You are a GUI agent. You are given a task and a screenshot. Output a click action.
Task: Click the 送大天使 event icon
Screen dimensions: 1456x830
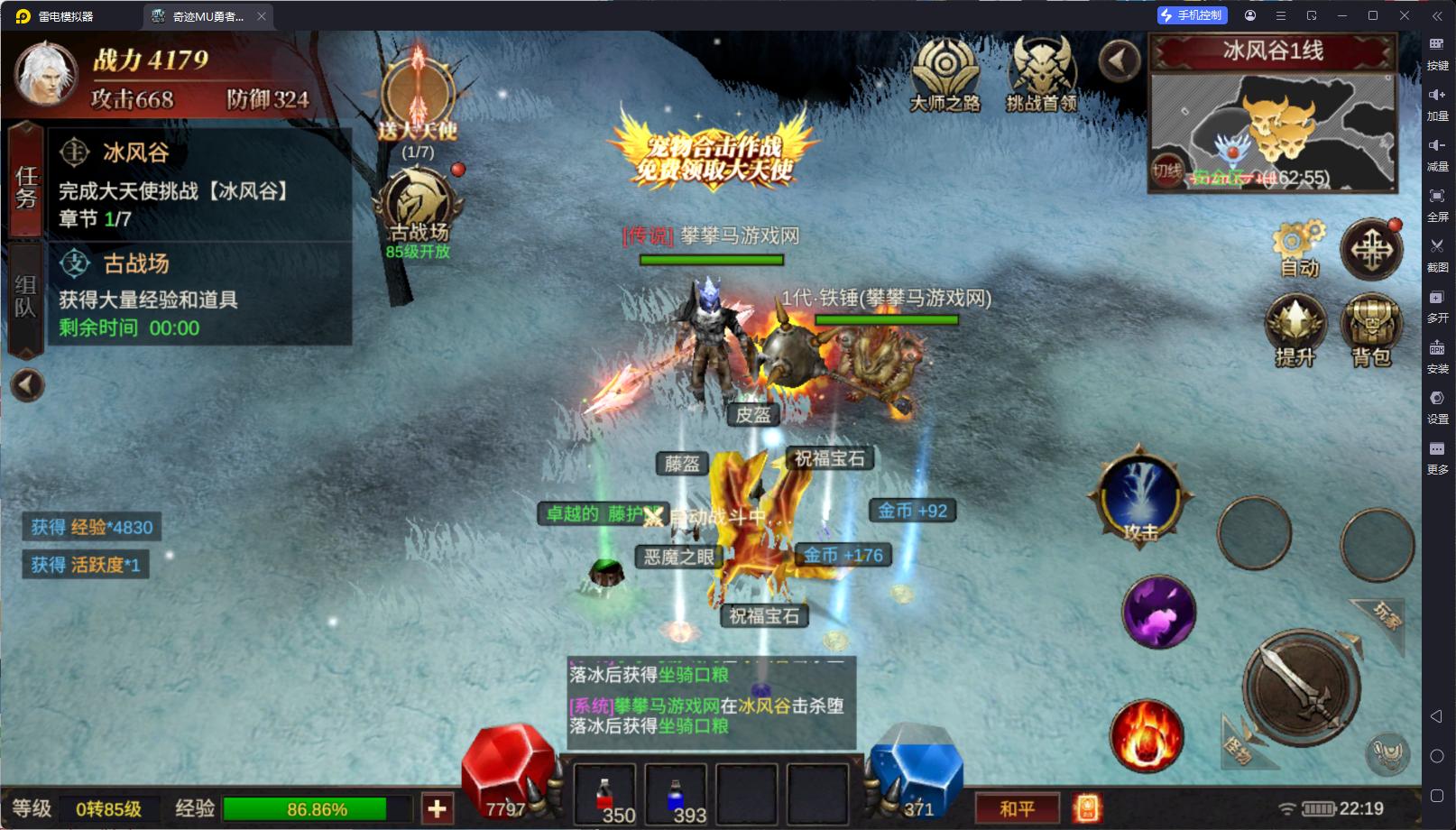[x=418, y=94]
